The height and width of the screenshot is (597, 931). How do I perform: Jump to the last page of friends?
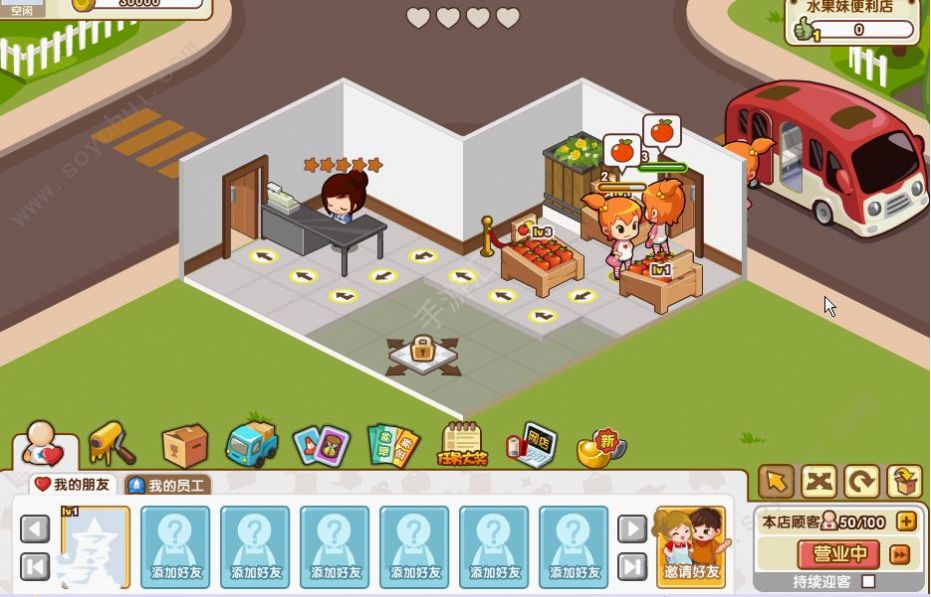tap(631, 567)
